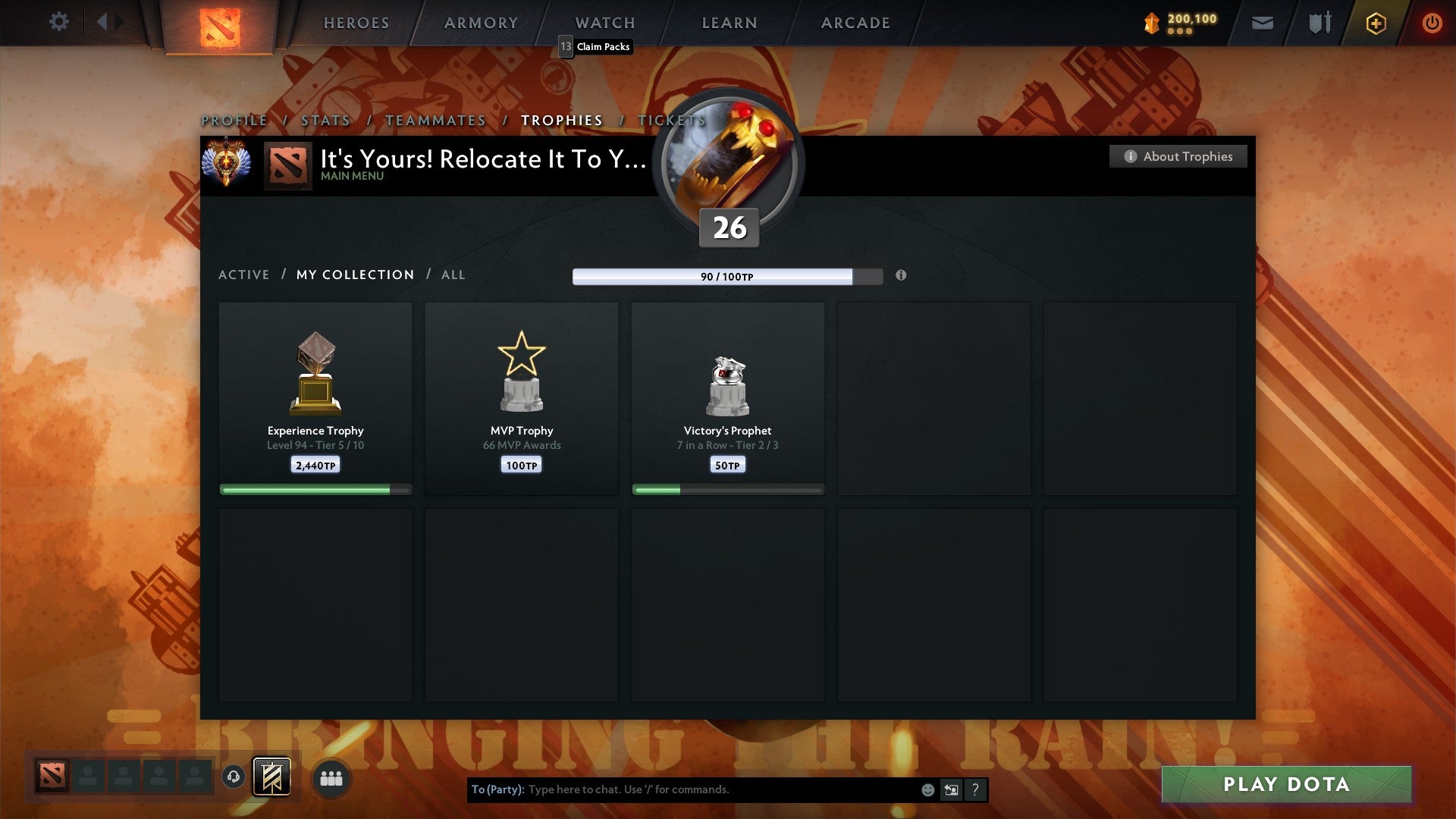
Task: Open the About Trophies panel
Action: [1178, 156]
